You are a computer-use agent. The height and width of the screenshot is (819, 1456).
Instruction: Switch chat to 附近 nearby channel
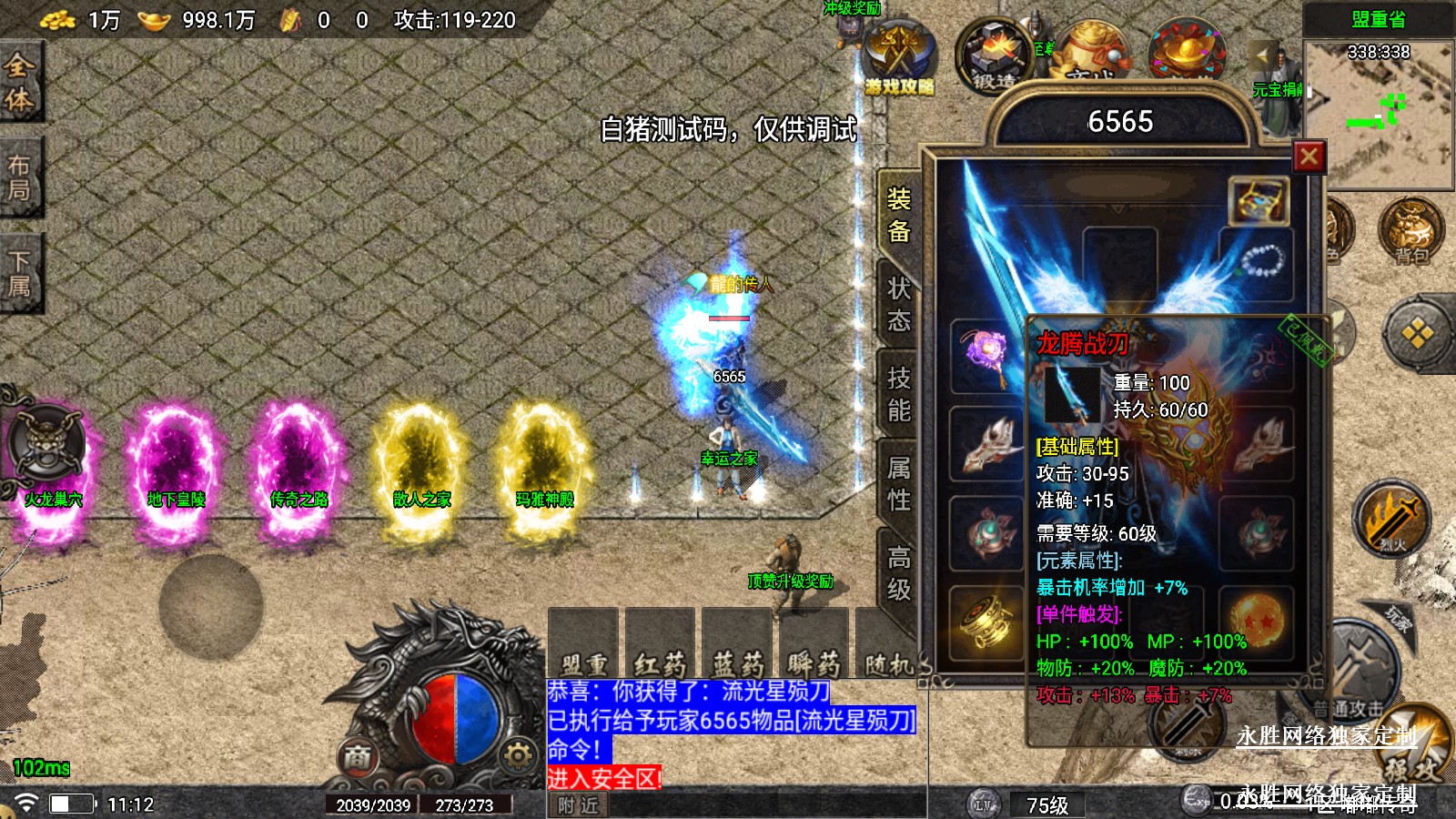point(579,805)
